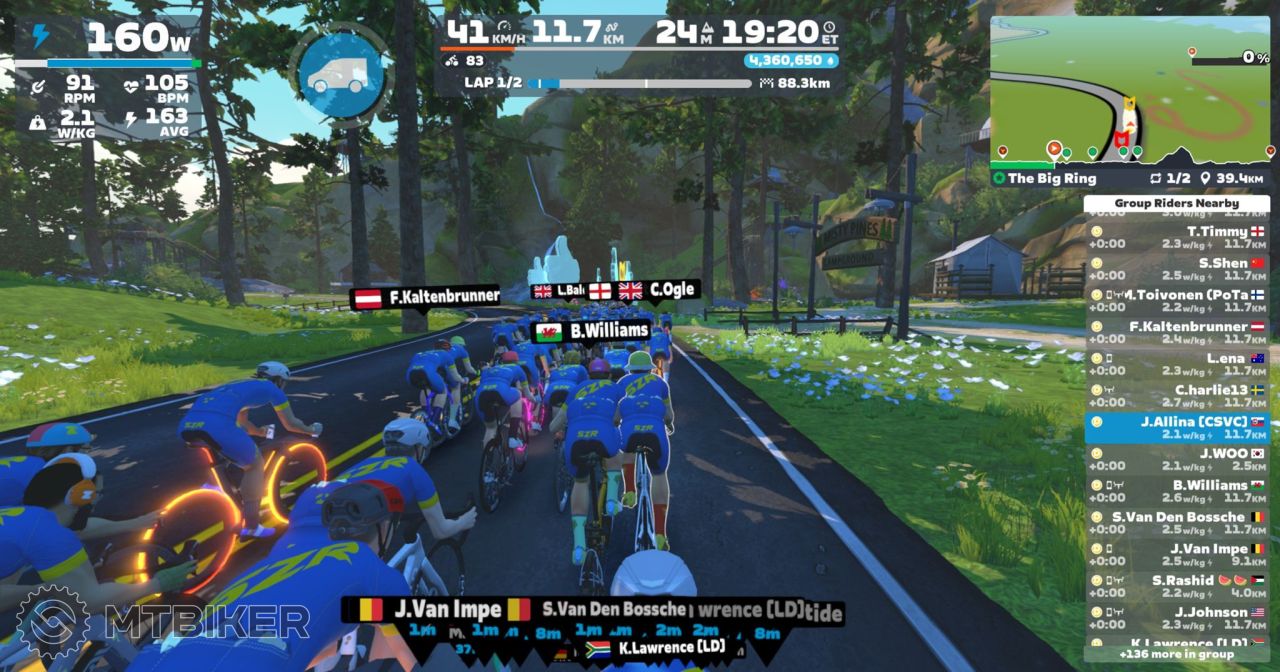Select J.WOO in the riders list
1280x672 pixels.
(x=1177, y=460)
